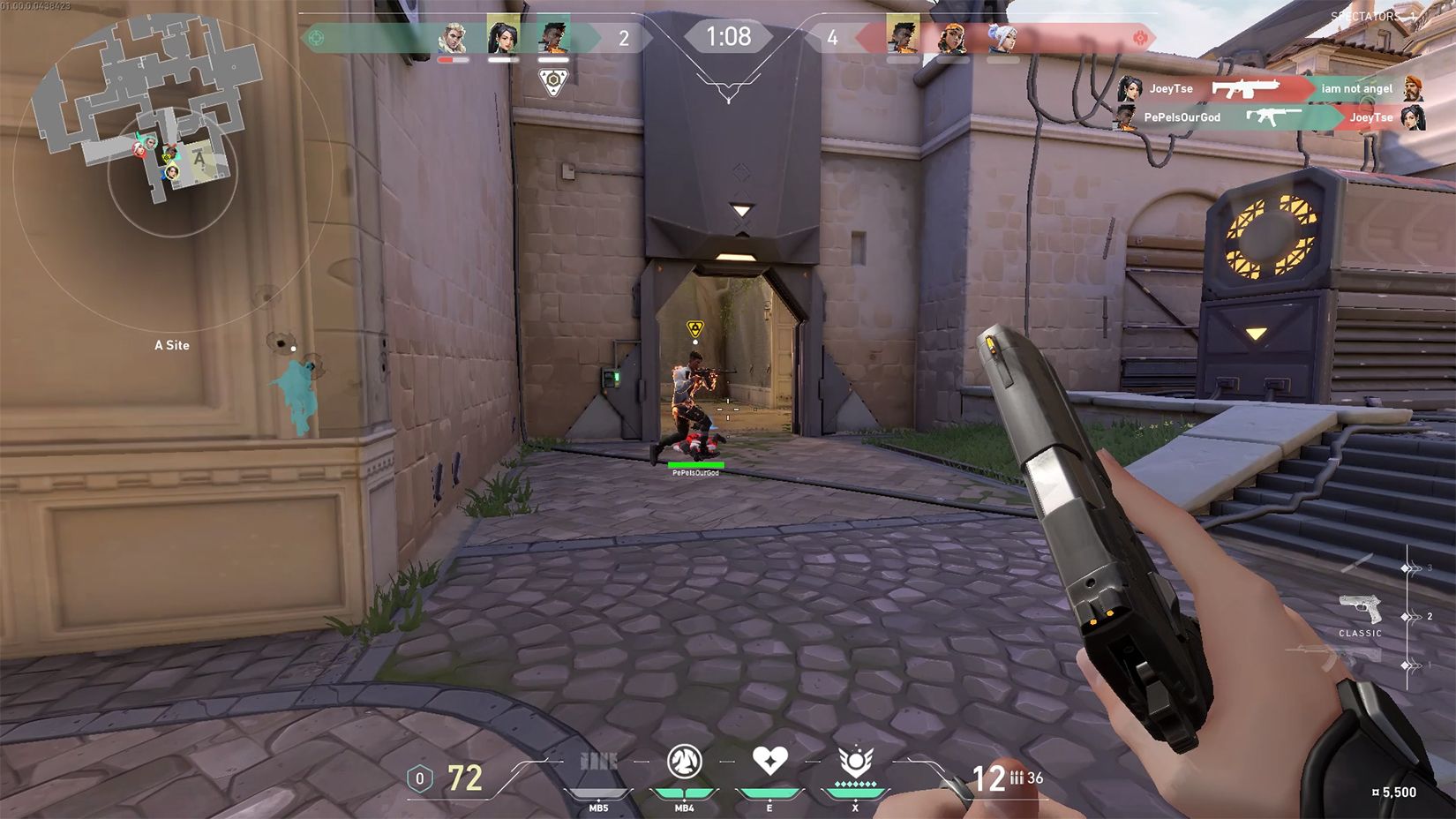Screen dimensions: 1456x819
Task: Select the shield armor hexagon icon
Action: [420, 778]
